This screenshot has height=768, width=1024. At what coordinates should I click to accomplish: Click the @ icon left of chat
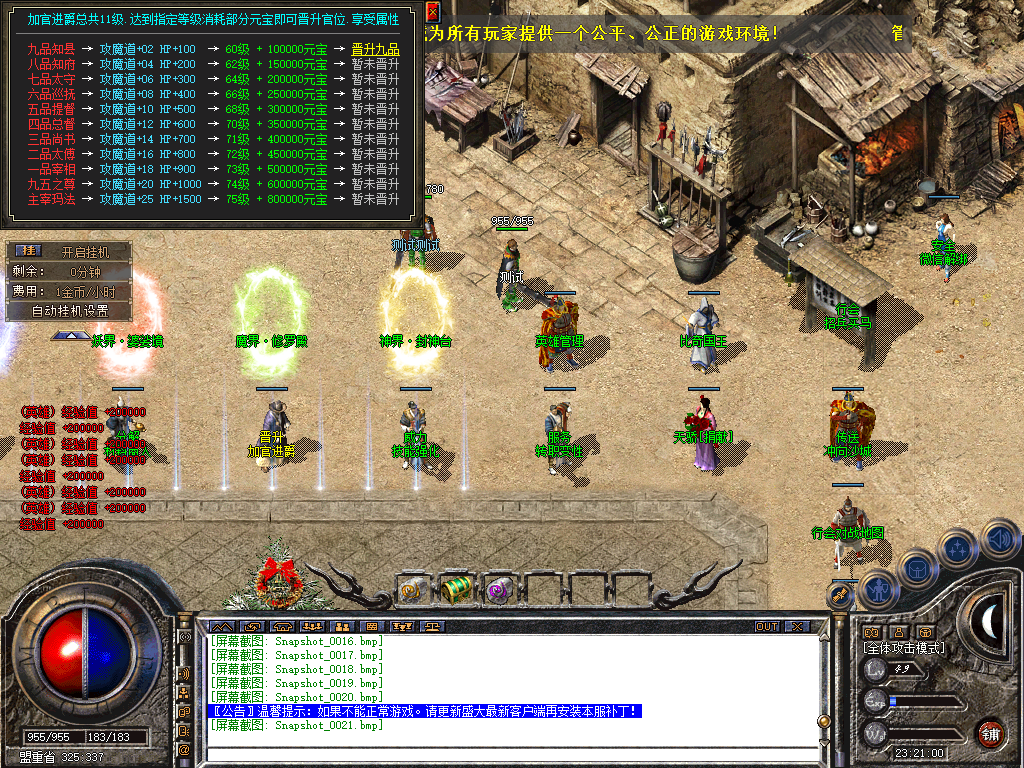coord(184,749)
